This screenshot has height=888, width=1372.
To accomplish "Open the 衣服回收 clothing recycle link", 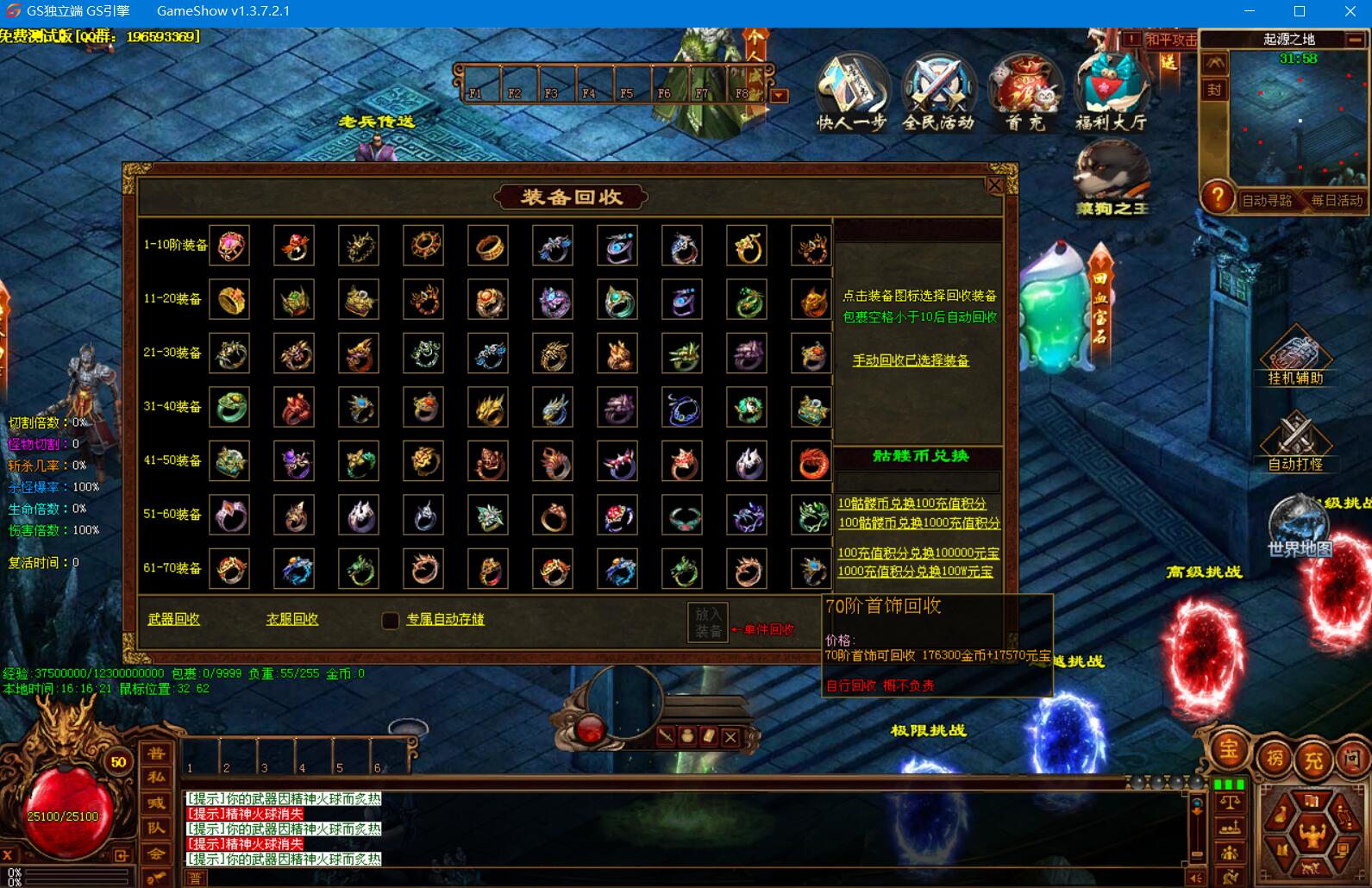I will [292, 619].
